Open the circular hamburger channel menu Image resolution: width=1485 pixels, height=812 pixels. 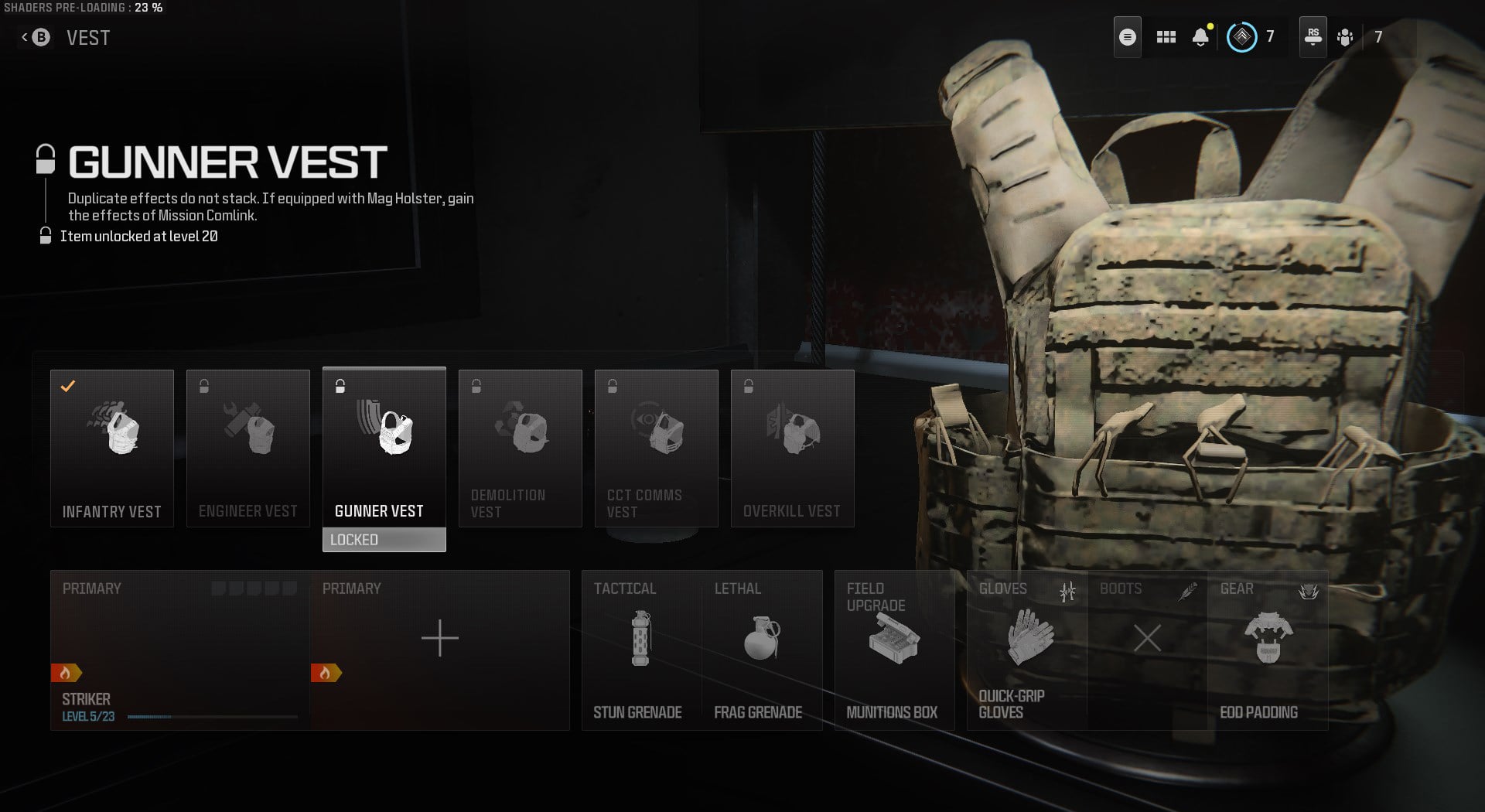[x=1127, y=36]
